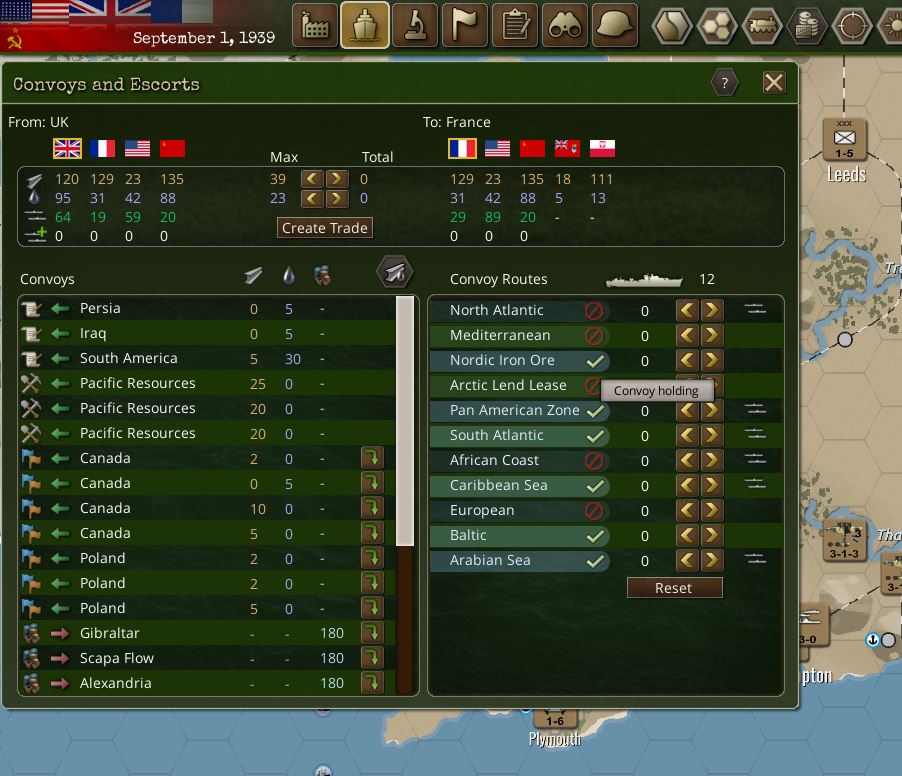This screenshot has width=902, height=776.
Task: Increase escorts for the Baltic route
Action: coord(711,536)
